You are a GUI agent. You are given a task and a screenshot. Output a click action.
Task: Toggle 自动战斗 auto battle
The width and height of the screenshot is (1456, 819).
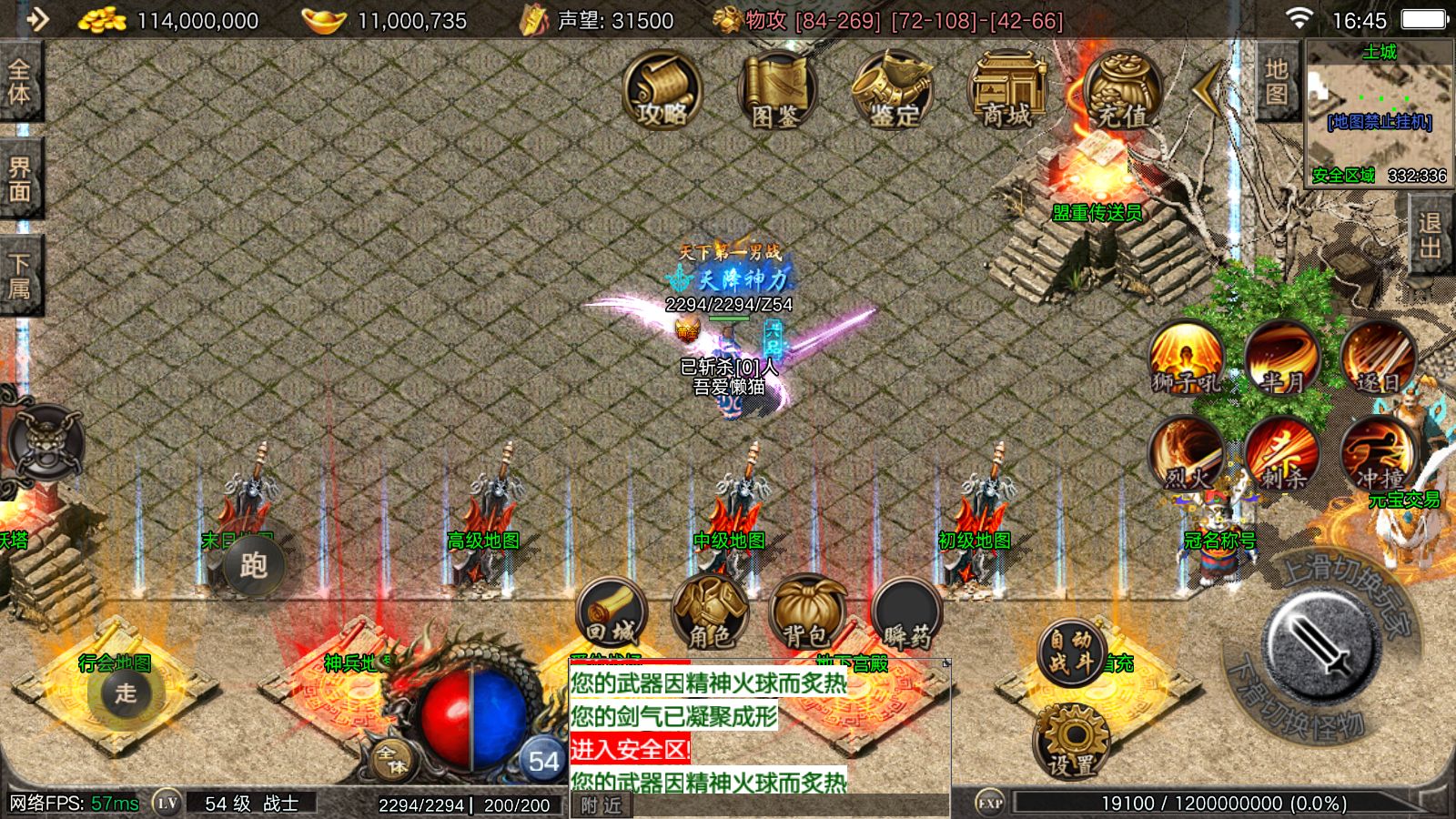pos(1070,652)
